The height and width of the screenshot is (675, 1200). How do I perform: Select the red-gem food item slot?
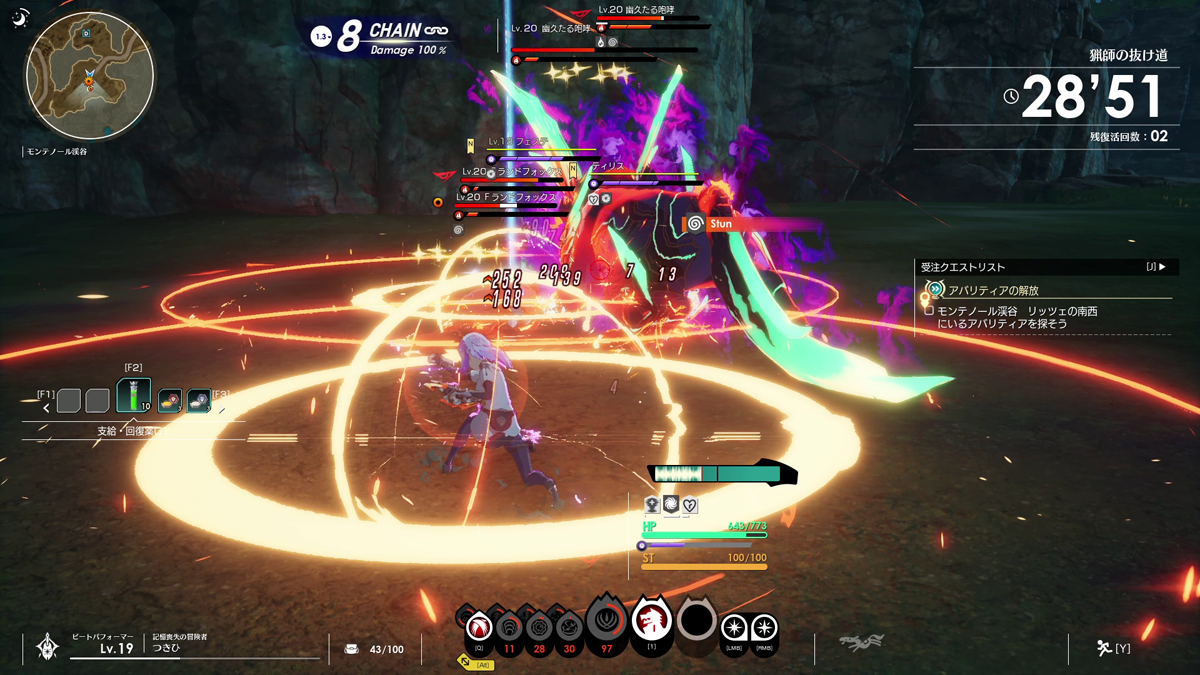pyautogui.click(x=170, y=401)
